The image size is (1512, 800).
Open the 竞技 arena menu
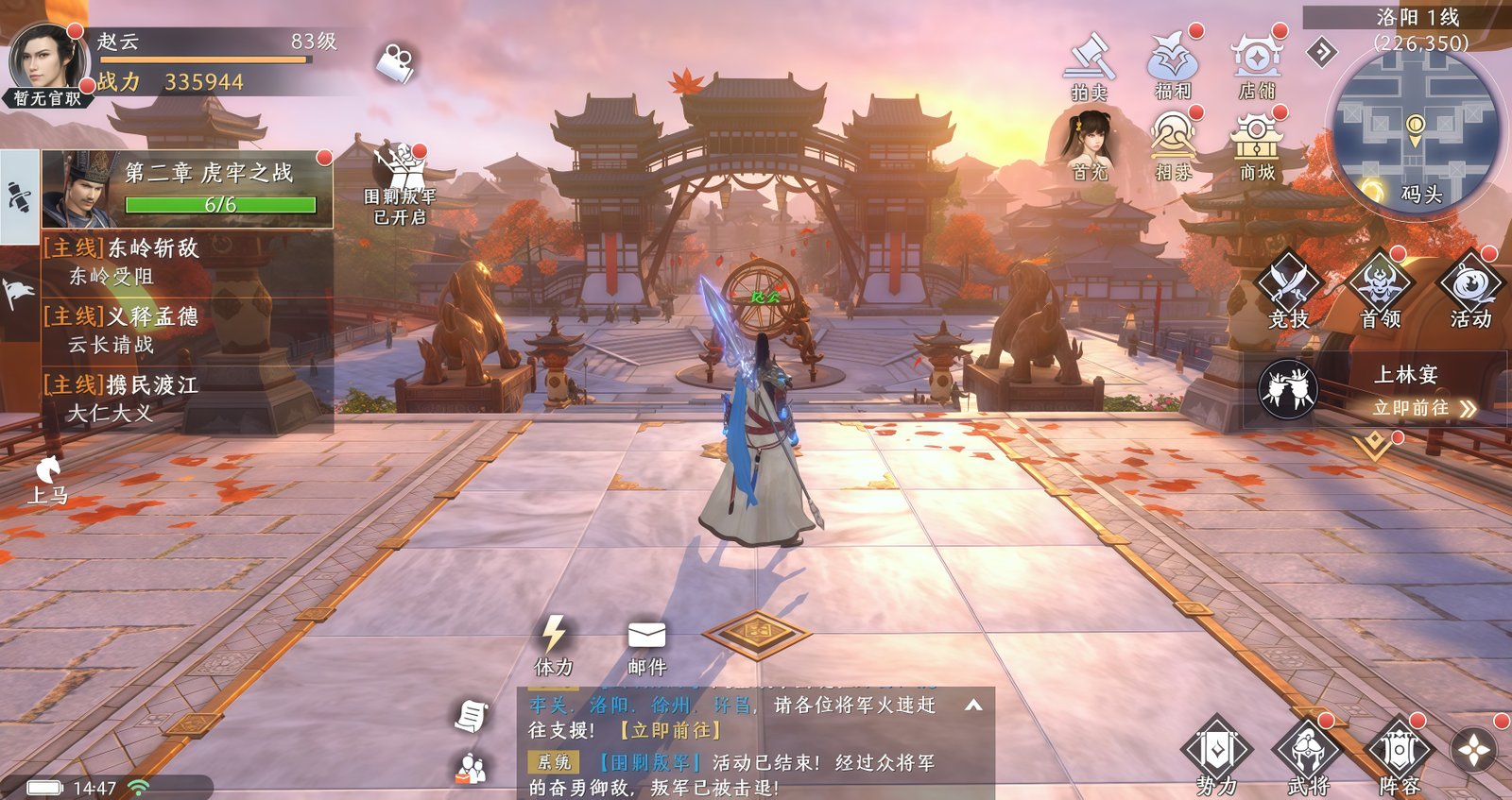[x=1288, y=288]
